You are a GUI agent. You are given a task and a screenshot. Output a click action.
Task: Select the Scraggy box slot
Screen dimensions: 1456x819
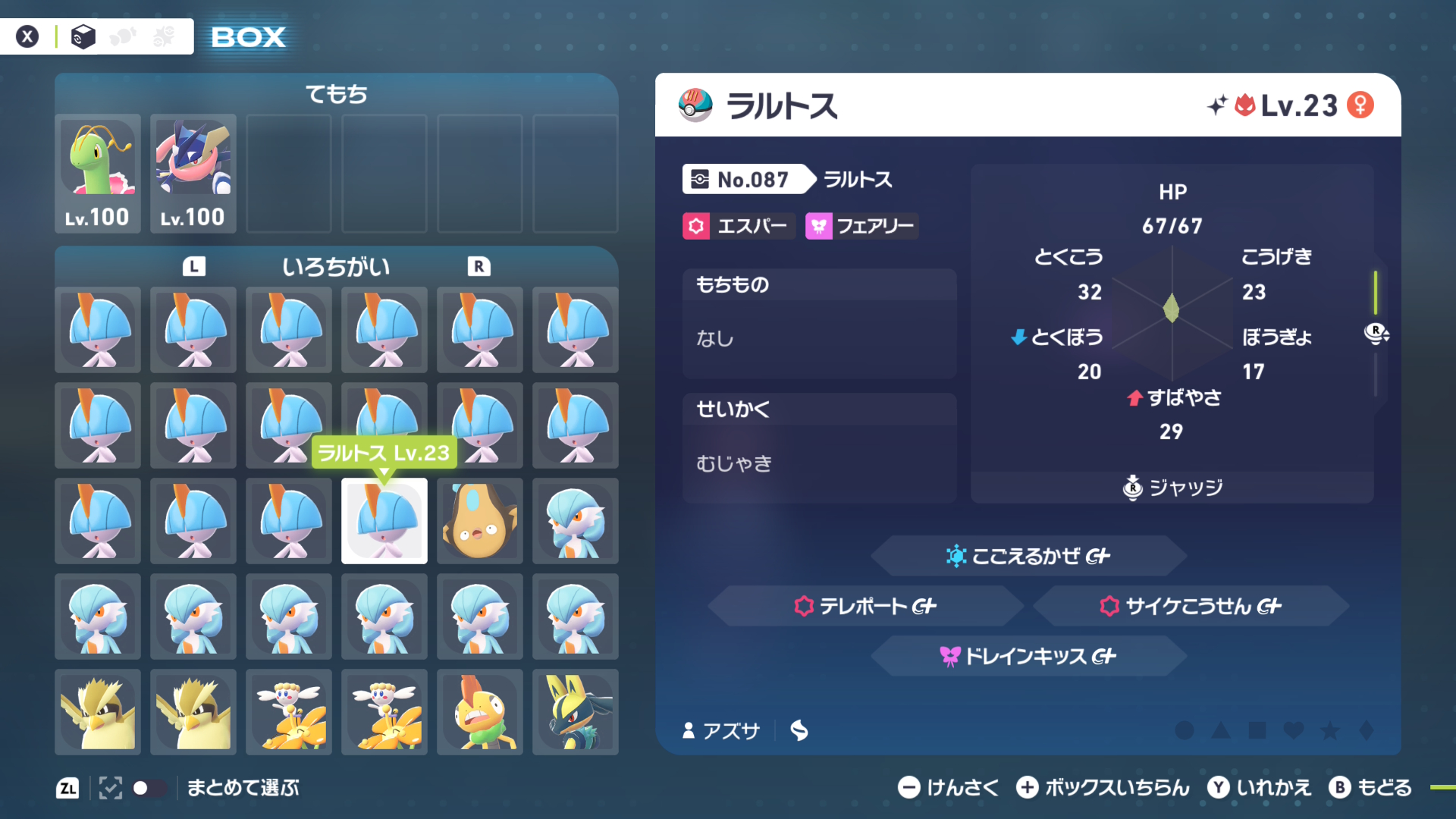pyautogui.click(x=480, y=712)
